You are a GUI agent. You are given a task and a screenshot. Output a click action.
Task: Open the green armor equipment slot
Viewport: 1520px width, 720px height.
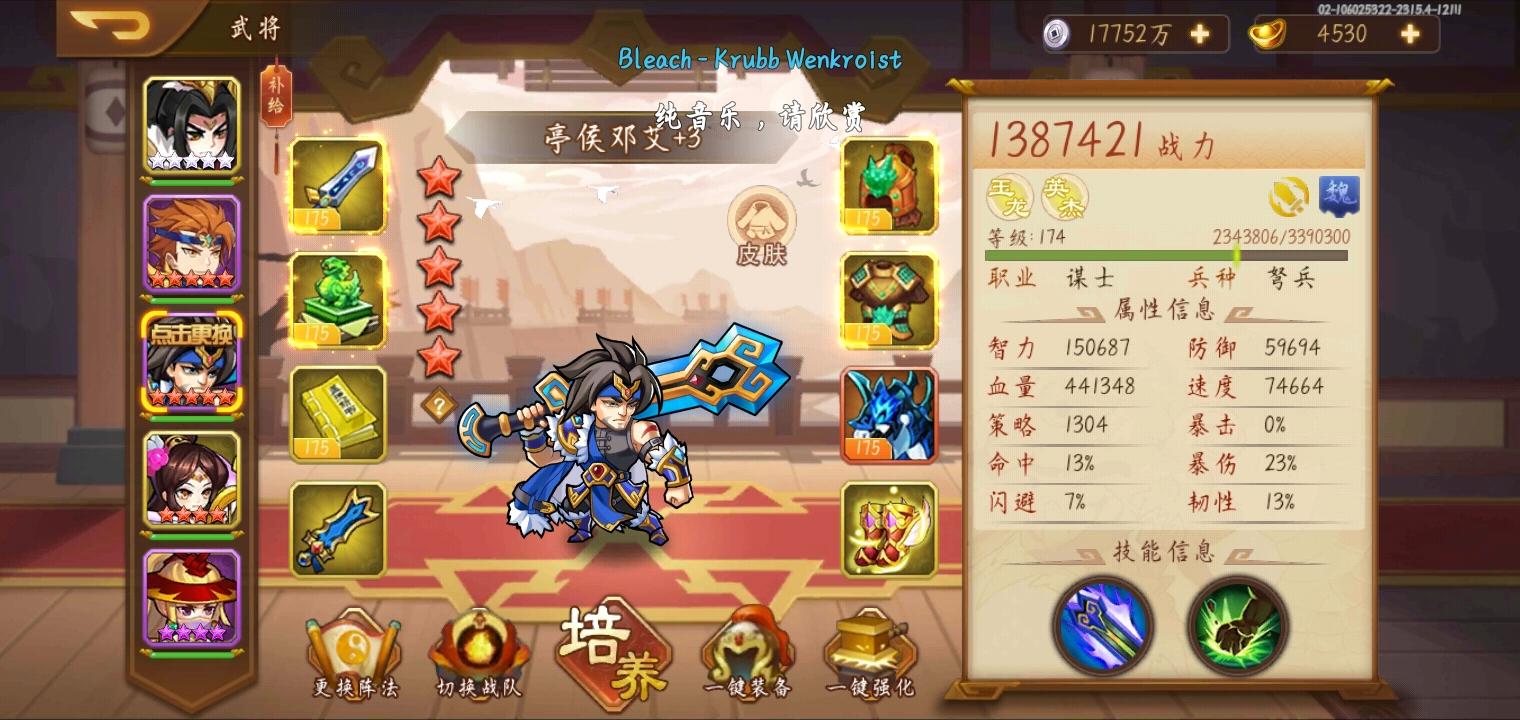[x=888, y=300]
